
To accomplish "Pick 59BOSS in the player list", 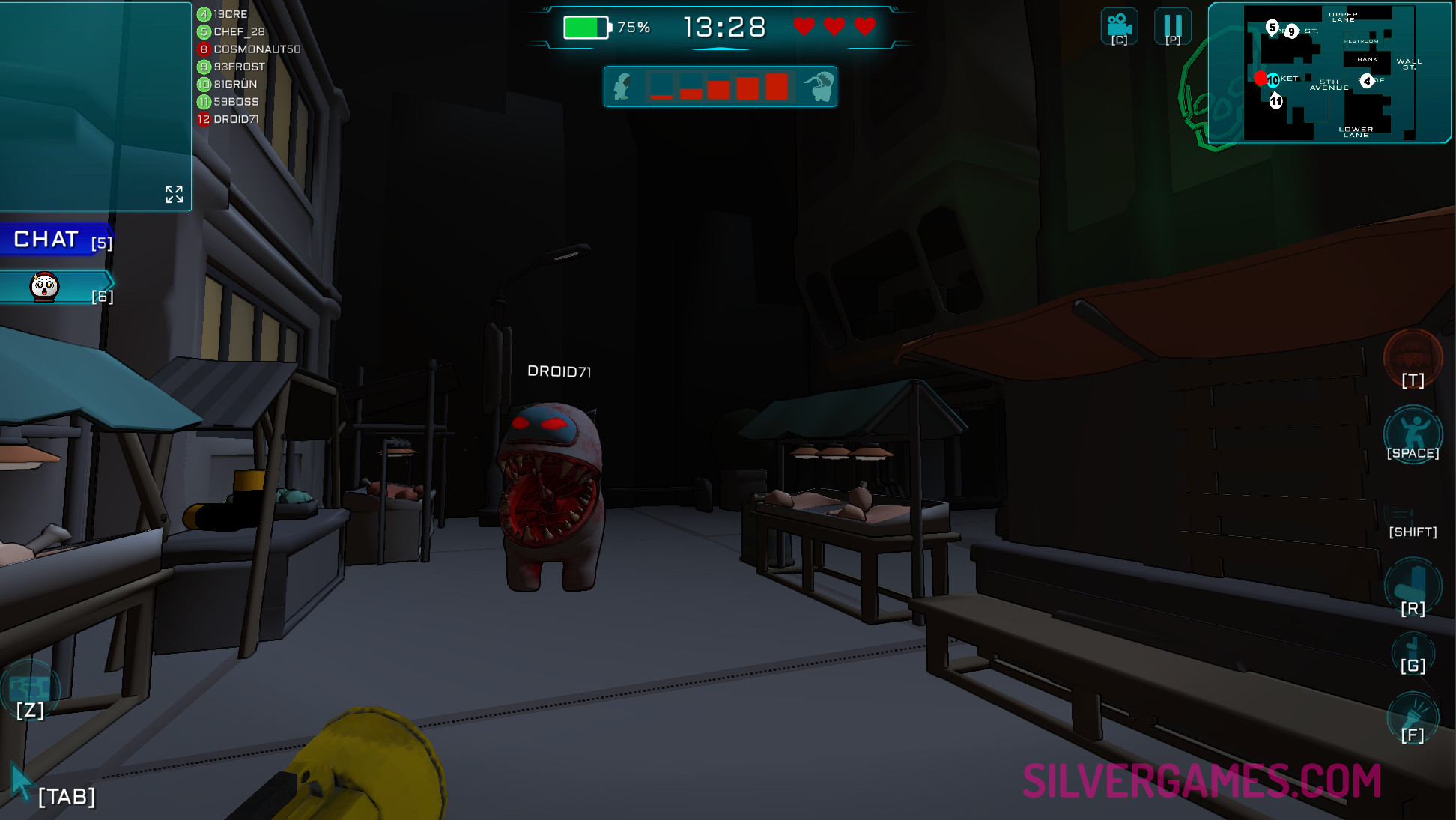I will [236, 102].
